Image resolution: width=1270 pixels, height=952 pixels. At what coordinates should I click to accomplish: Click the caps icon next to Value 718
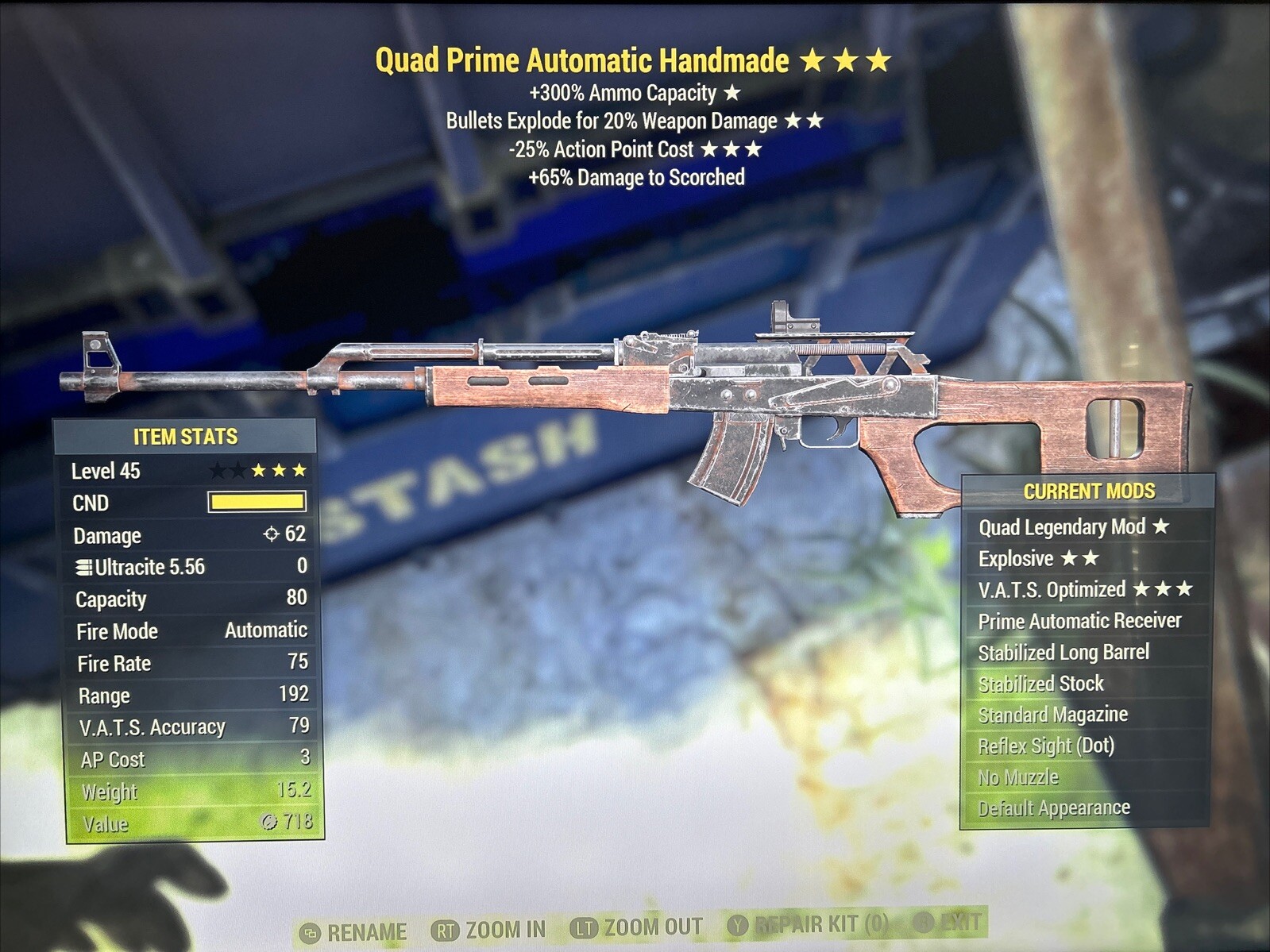point(271,823)
